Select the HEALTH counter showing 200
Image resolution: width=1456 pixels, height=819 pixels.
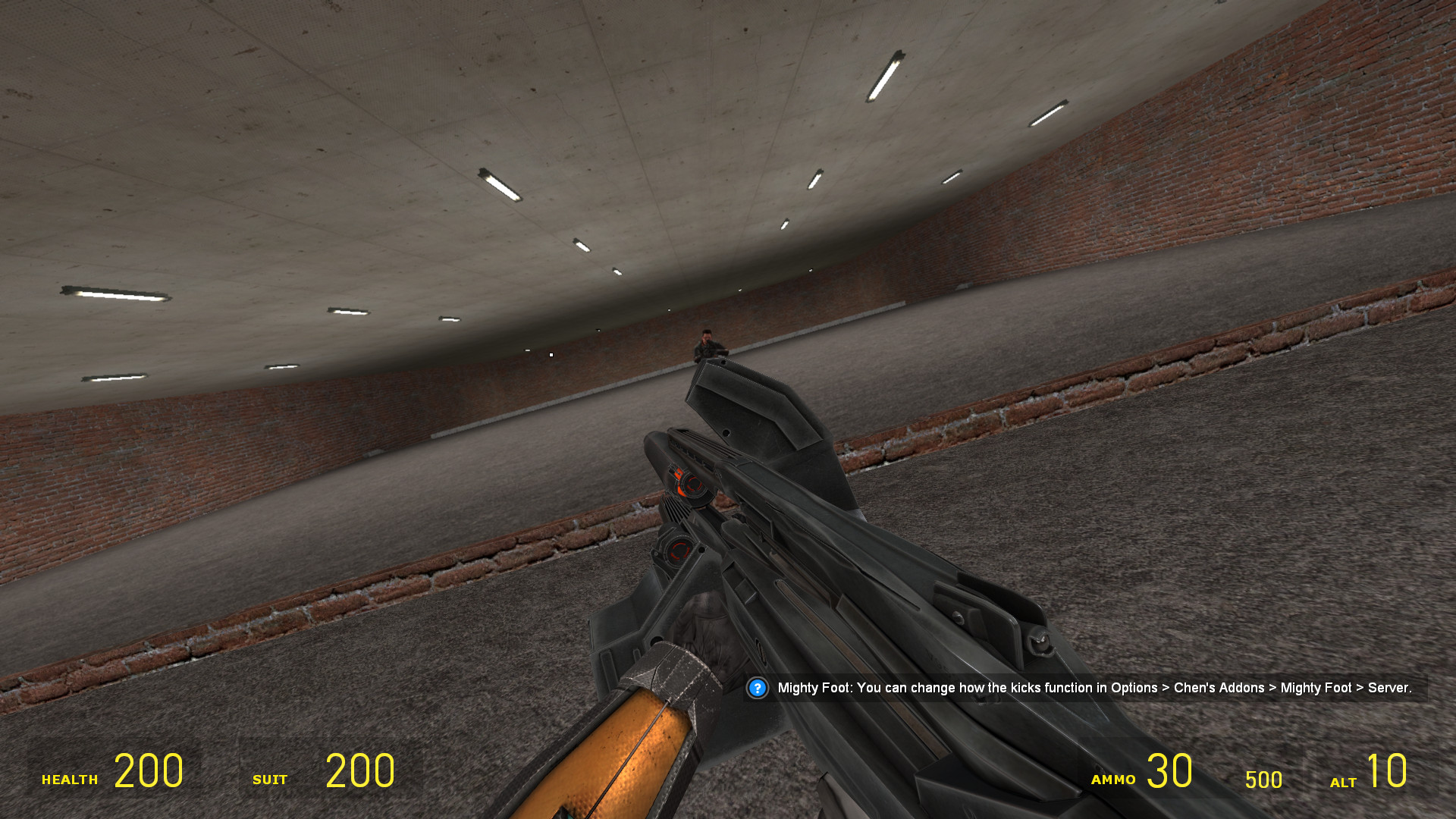[149, 770]
